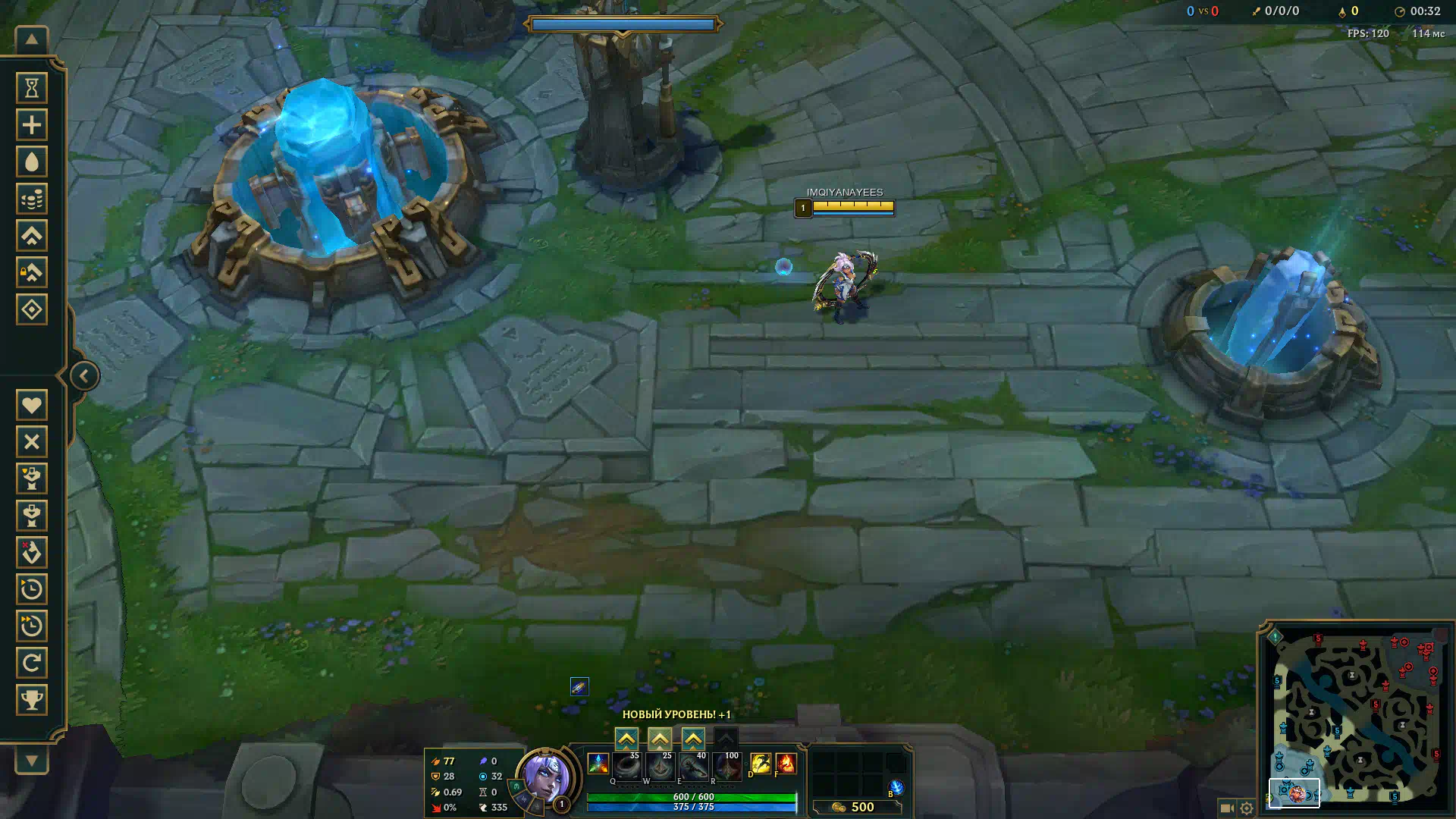Level up the E ability
Image resolution: width=1456 pixels, height=819 pixels.
tap(693, 739)
